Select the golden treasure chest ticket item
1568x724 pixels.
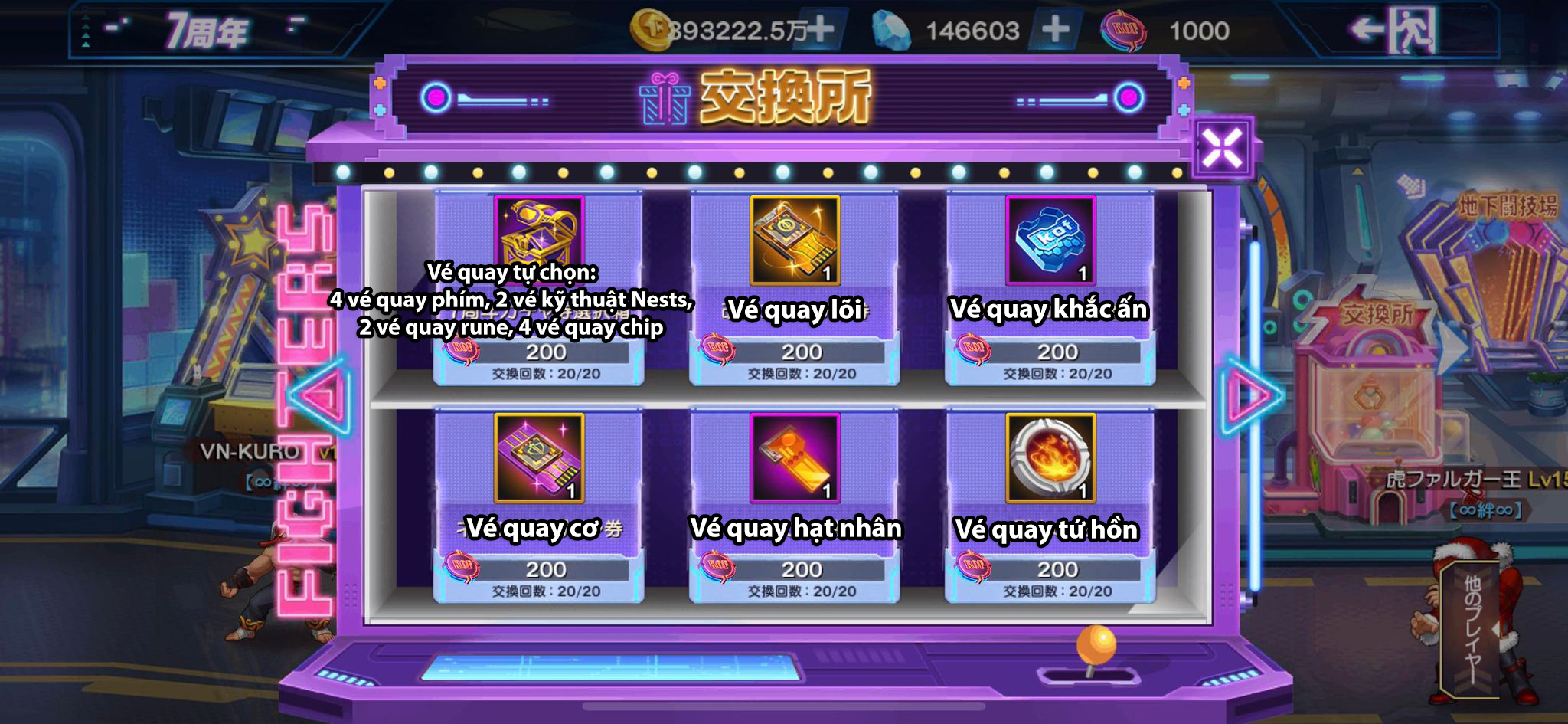coord(539,239)
